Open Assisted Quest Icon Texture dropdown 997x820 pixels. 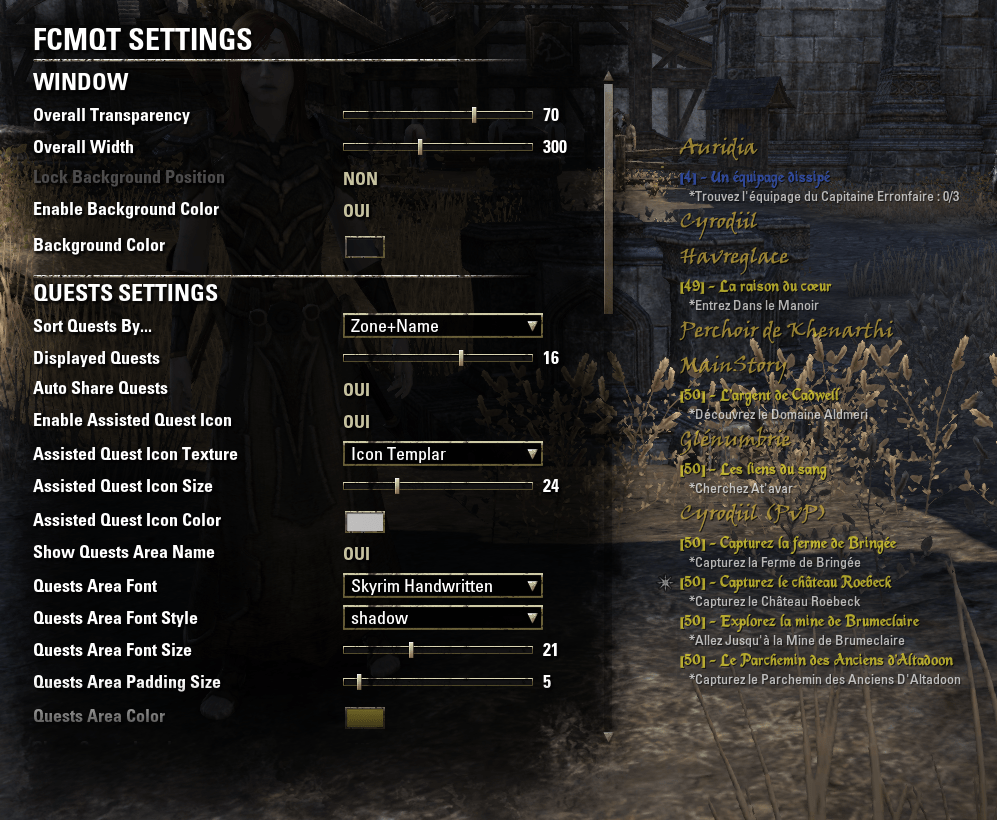pos(442,454)
